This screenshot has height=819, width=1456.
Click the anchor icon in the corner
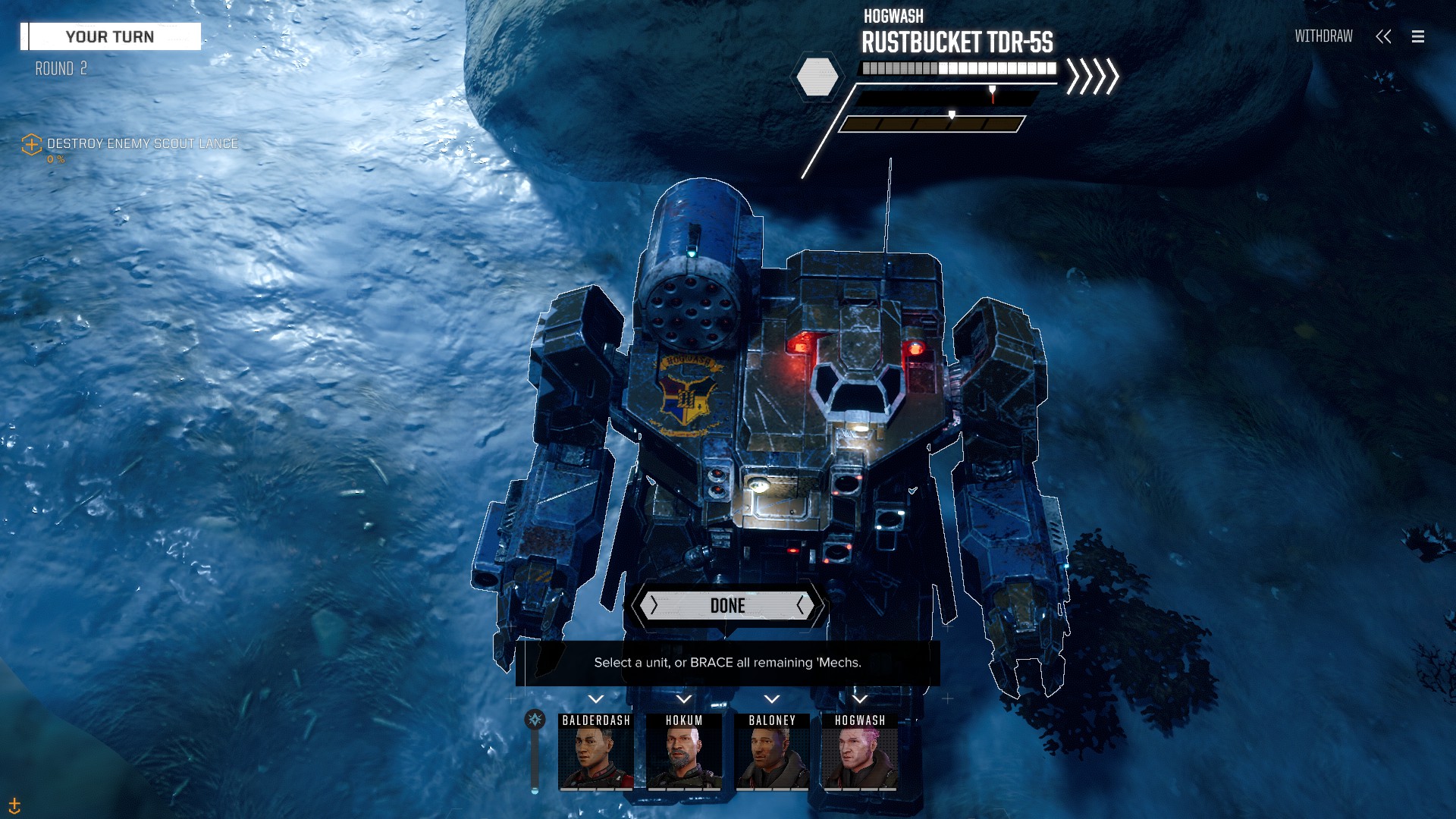(14, 805)
